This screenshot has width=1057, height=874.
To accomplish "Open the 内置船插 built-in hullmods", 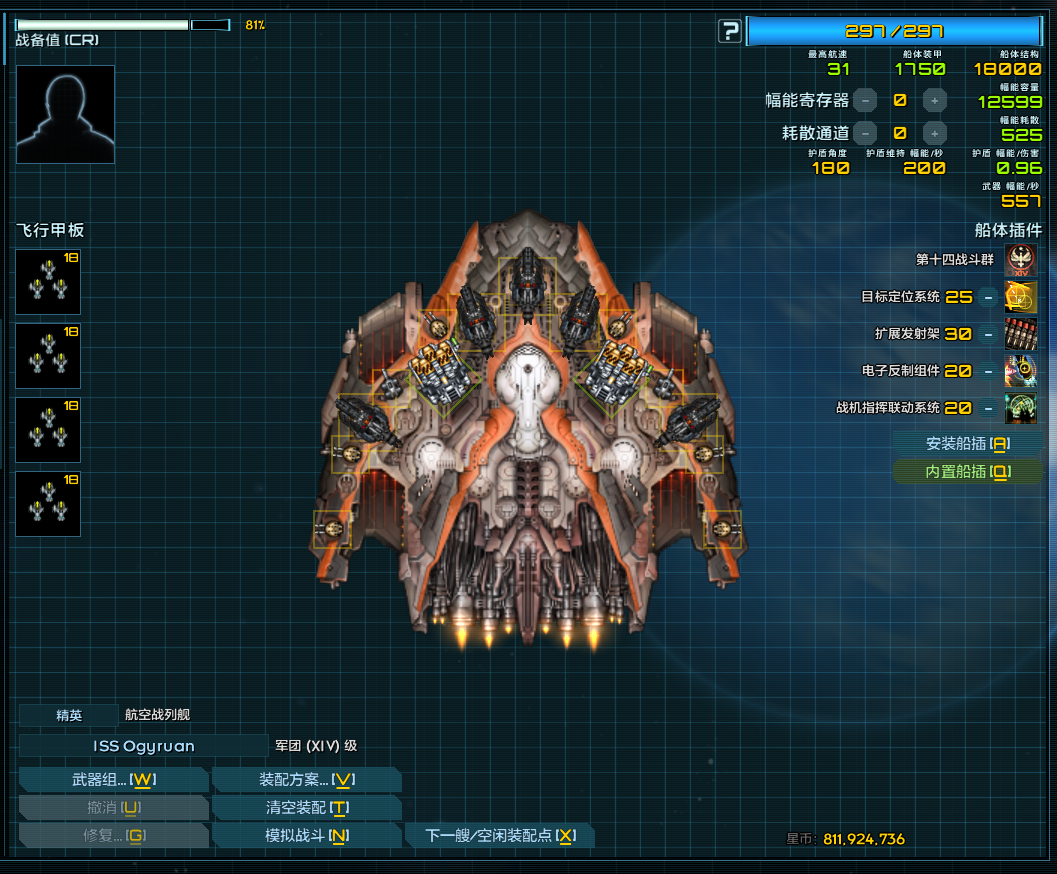I will pos(967,472).
